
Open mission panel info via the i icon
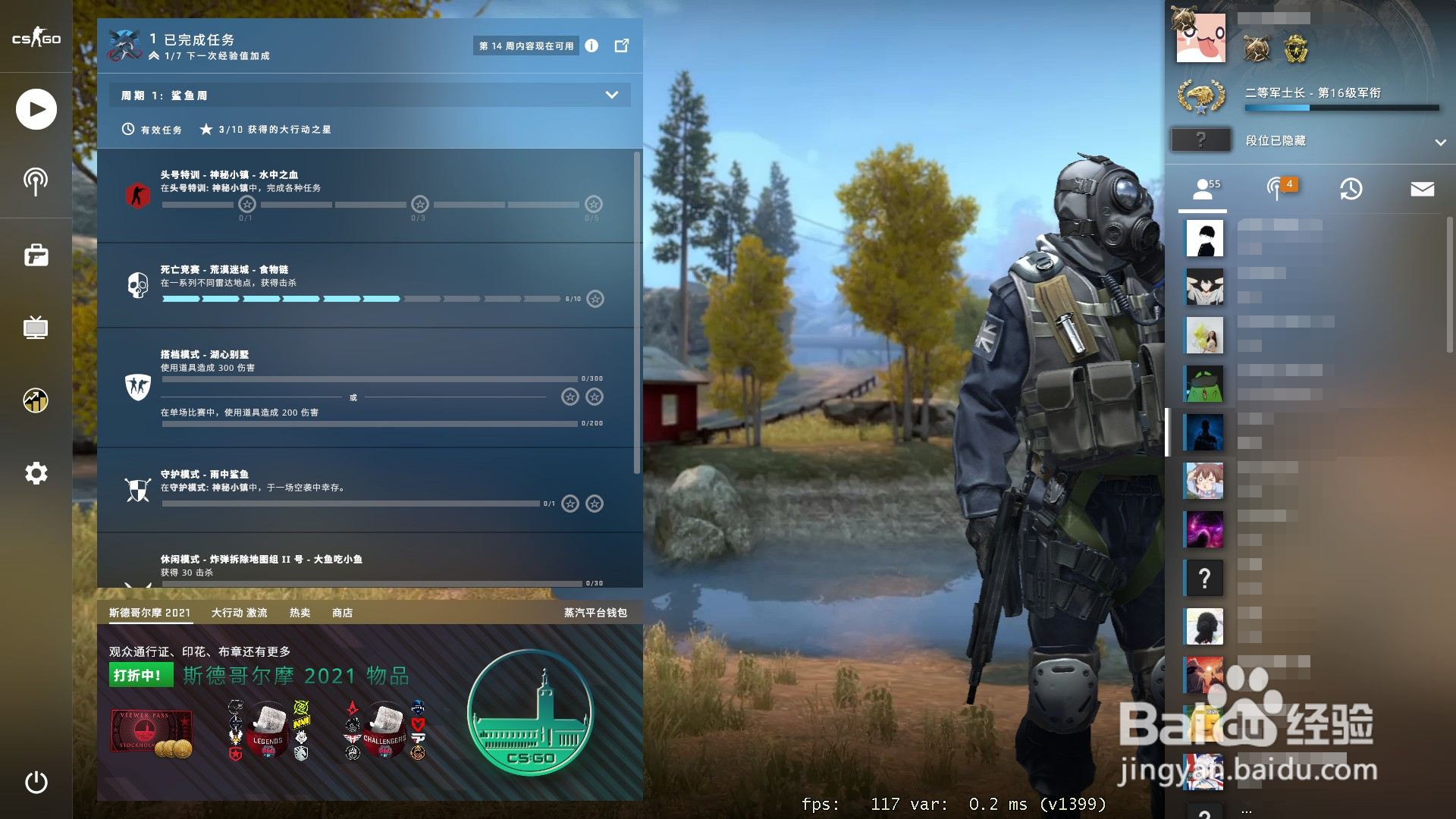tap(592, 45)
